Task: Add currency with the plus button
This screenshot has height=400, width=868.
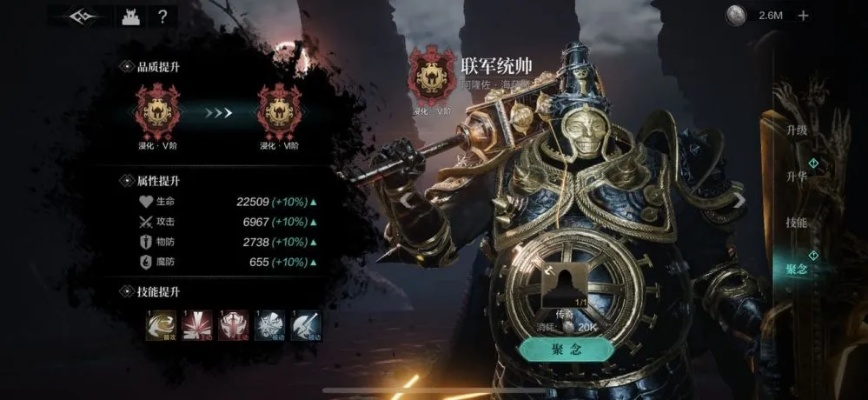Action: (803, 15)
